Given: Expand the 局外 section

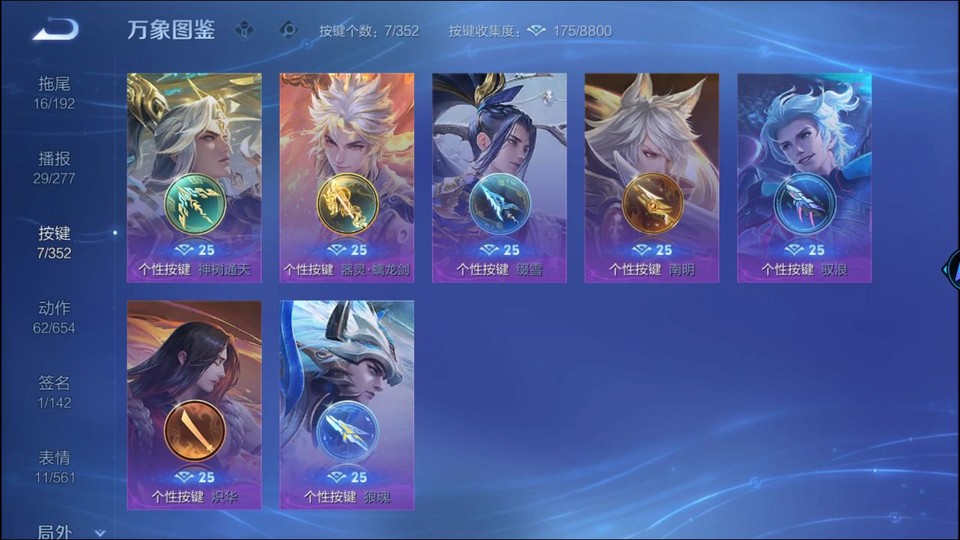Looking at the screenshot, I should 68,532.
